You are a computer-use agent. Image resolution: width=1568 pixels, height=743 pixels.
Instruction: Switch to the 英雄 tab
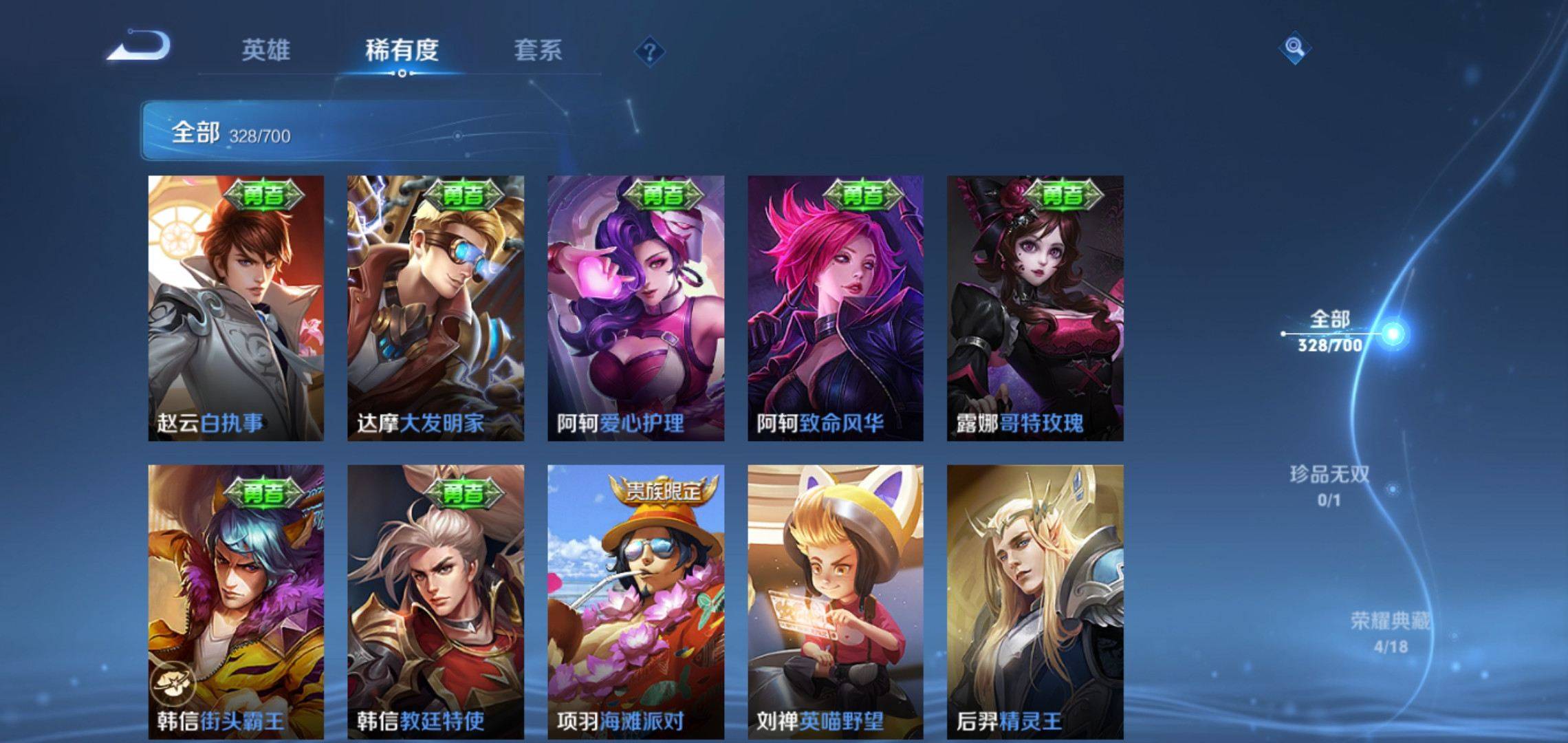point(265,50)
